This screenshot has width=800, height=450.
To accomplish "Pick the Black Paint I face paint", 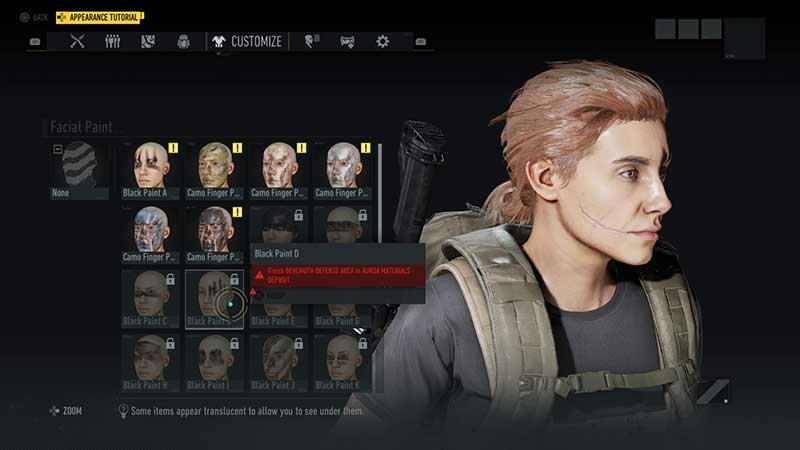I will pos(214,362).
